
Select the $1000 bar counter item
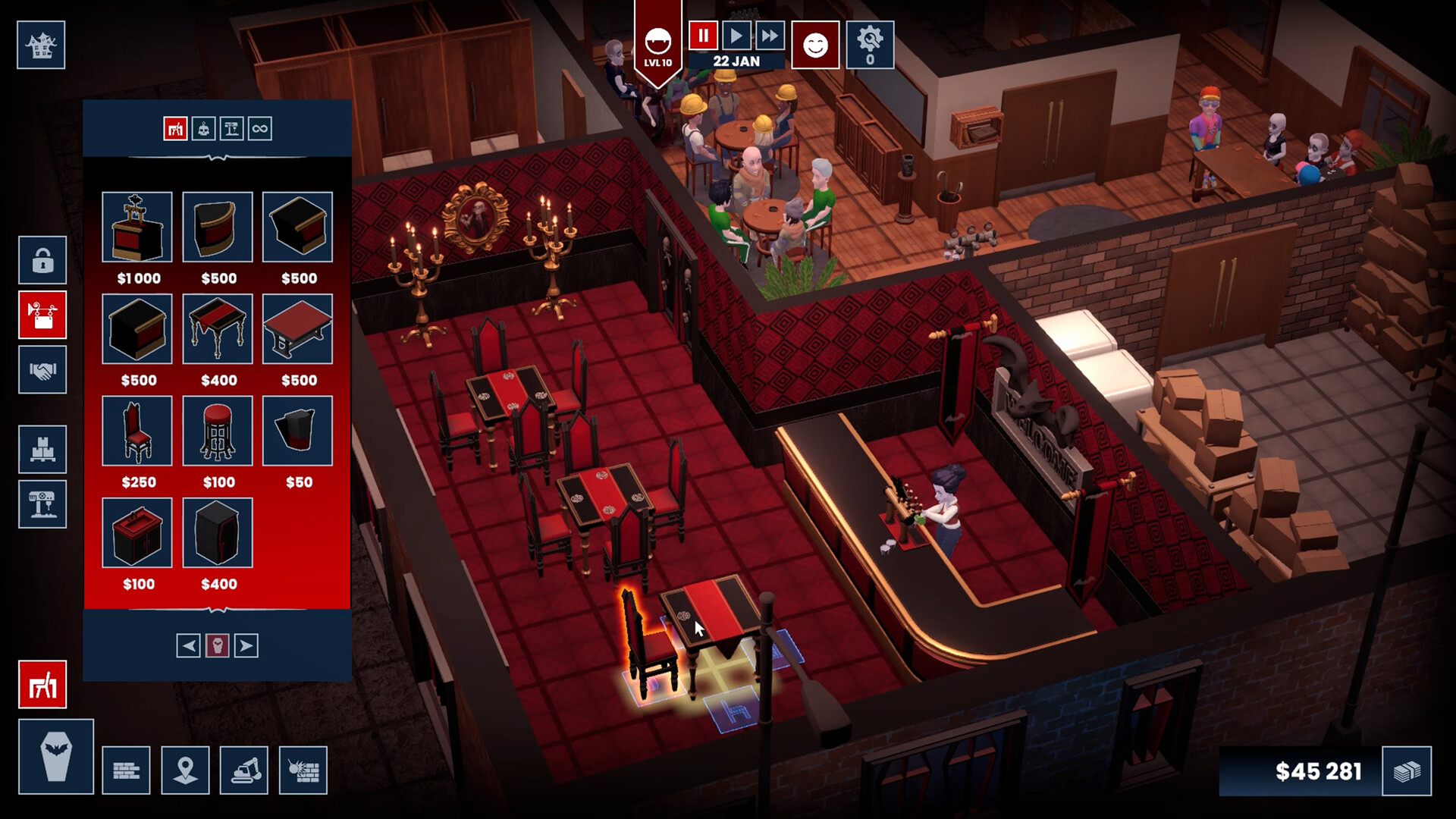coord(137,227)
